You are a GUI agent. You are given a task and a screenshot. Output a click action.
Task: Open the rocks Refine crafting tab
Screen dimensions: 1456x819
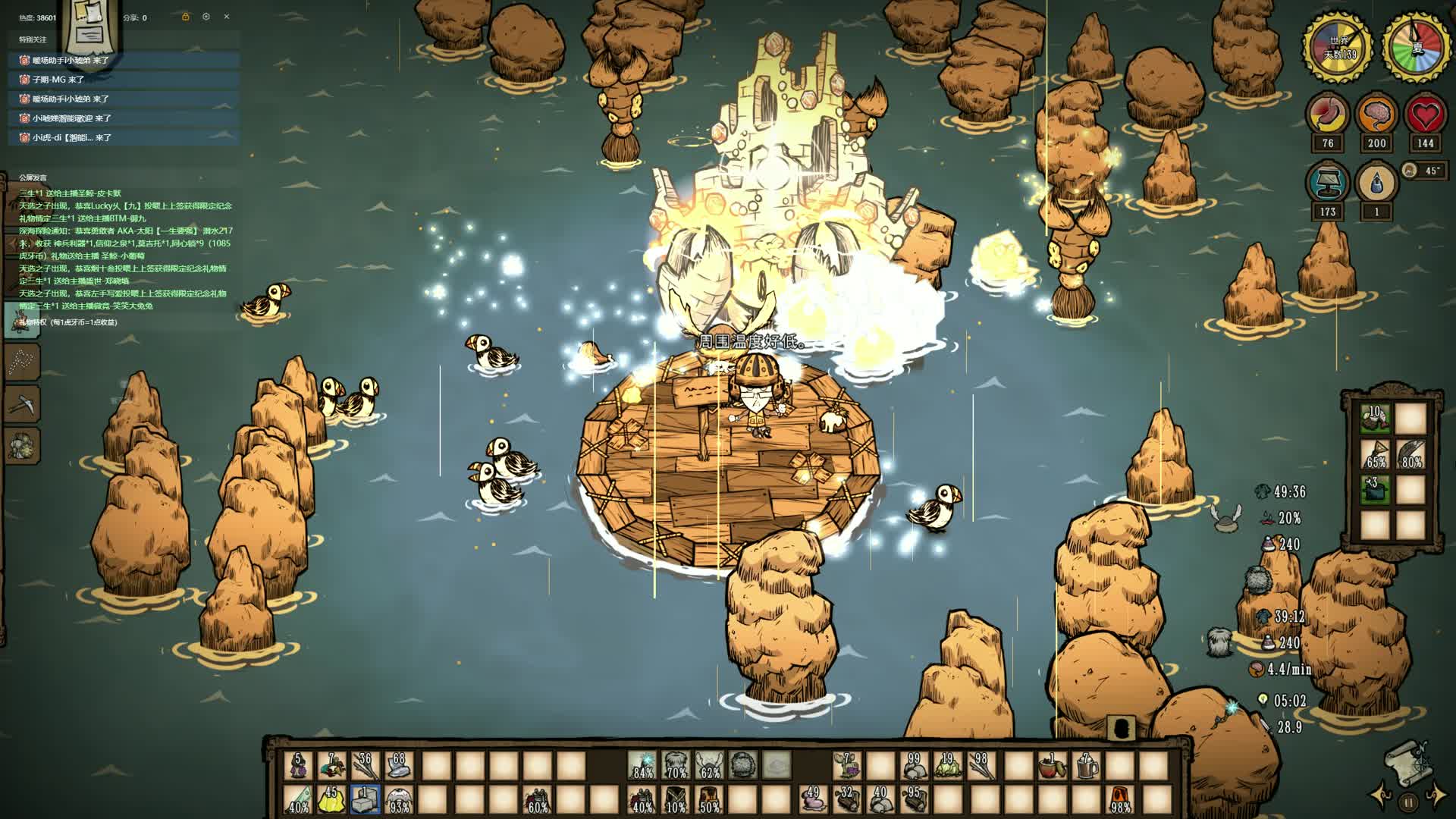pos(21,445)
